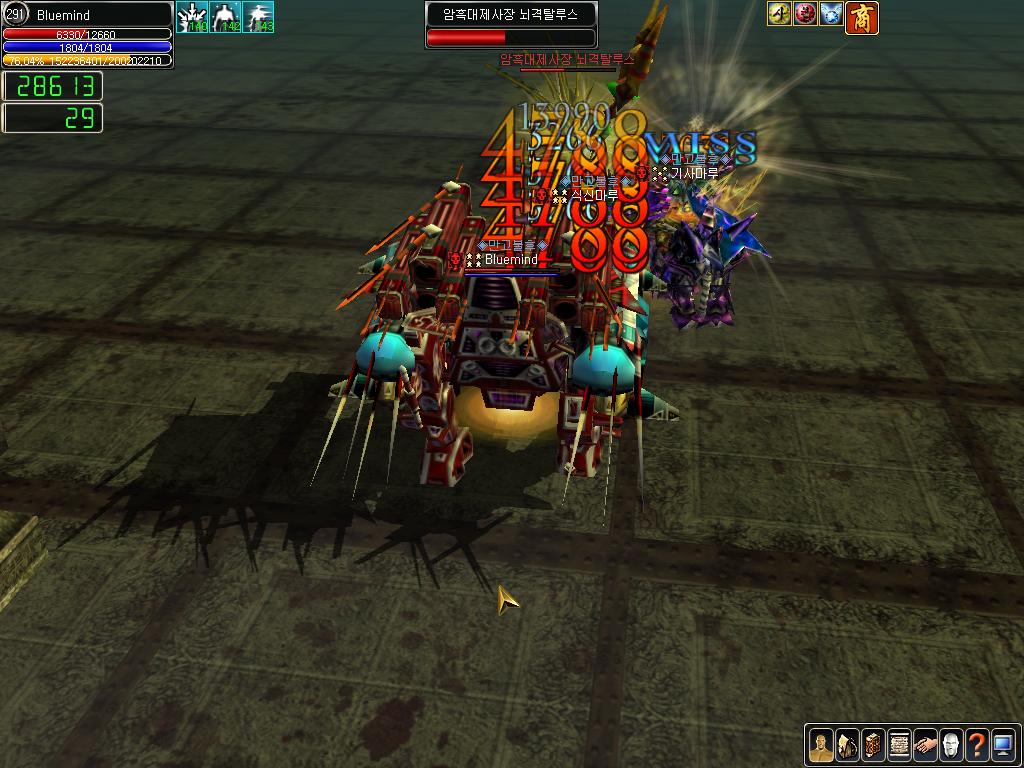Viewport: 1024px width, 768px height.
Task: Click the glowing body buff icon numbered 142
Action: [x=226, y=17]
